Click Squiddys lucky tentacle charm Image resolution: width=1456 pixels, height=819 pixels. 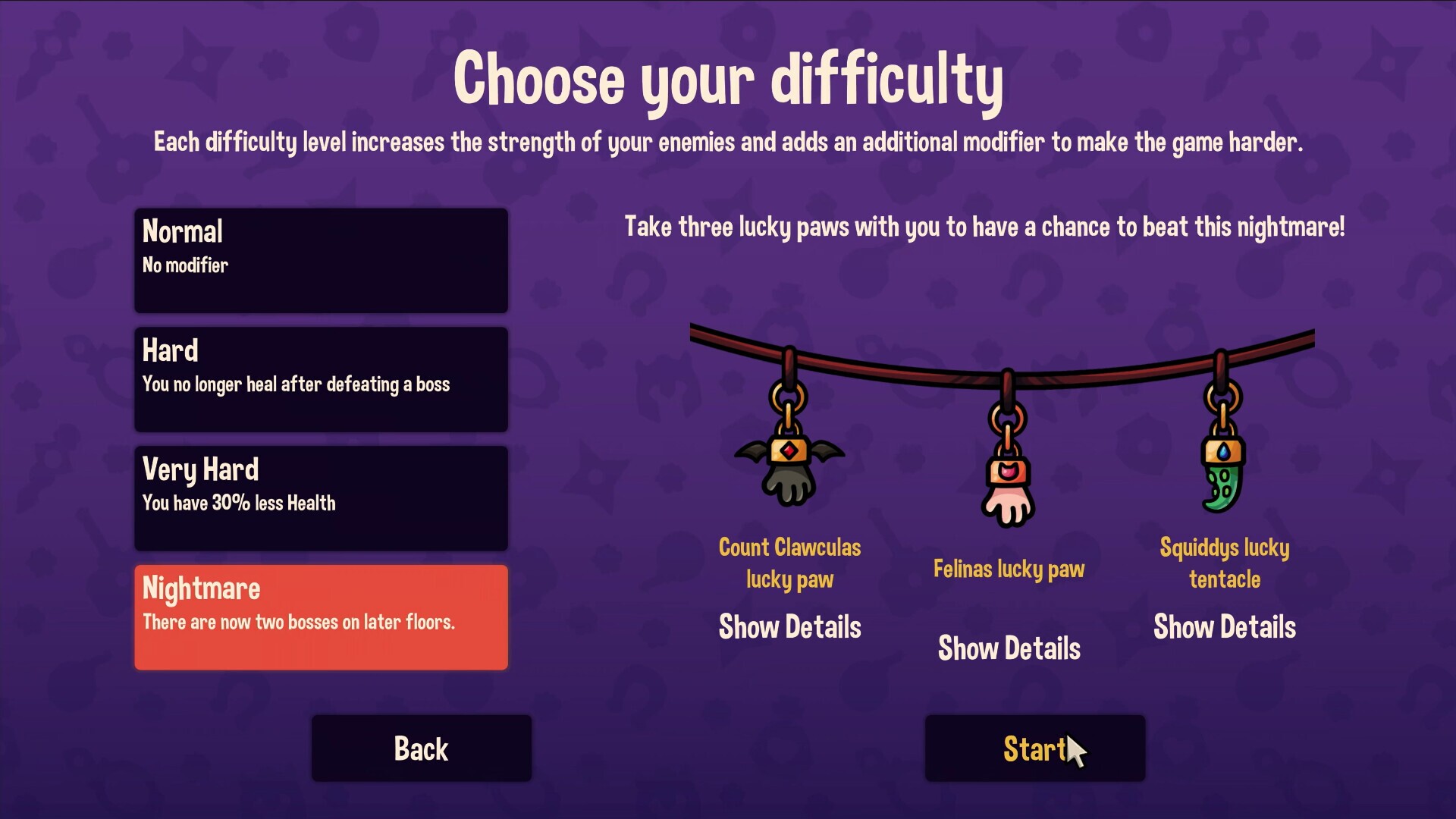[x=1223, y=478]
